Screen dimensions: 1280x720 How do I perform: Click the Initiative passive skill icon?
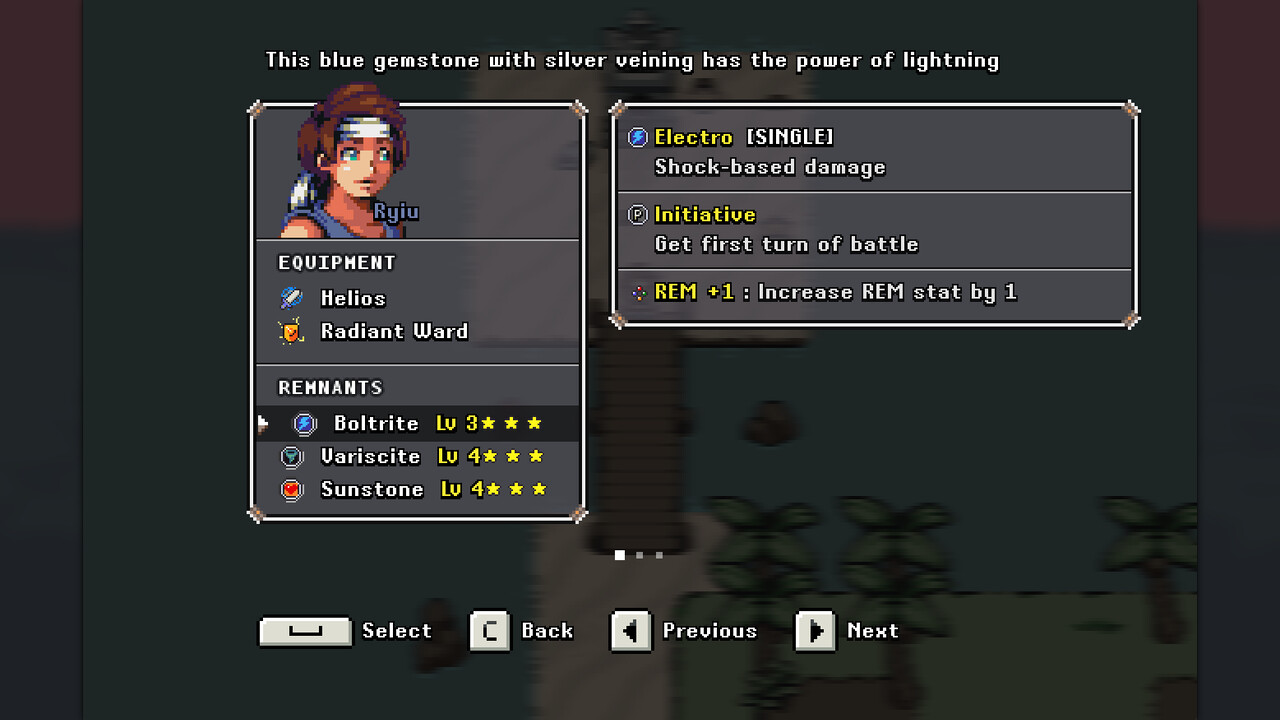point(637,214)
